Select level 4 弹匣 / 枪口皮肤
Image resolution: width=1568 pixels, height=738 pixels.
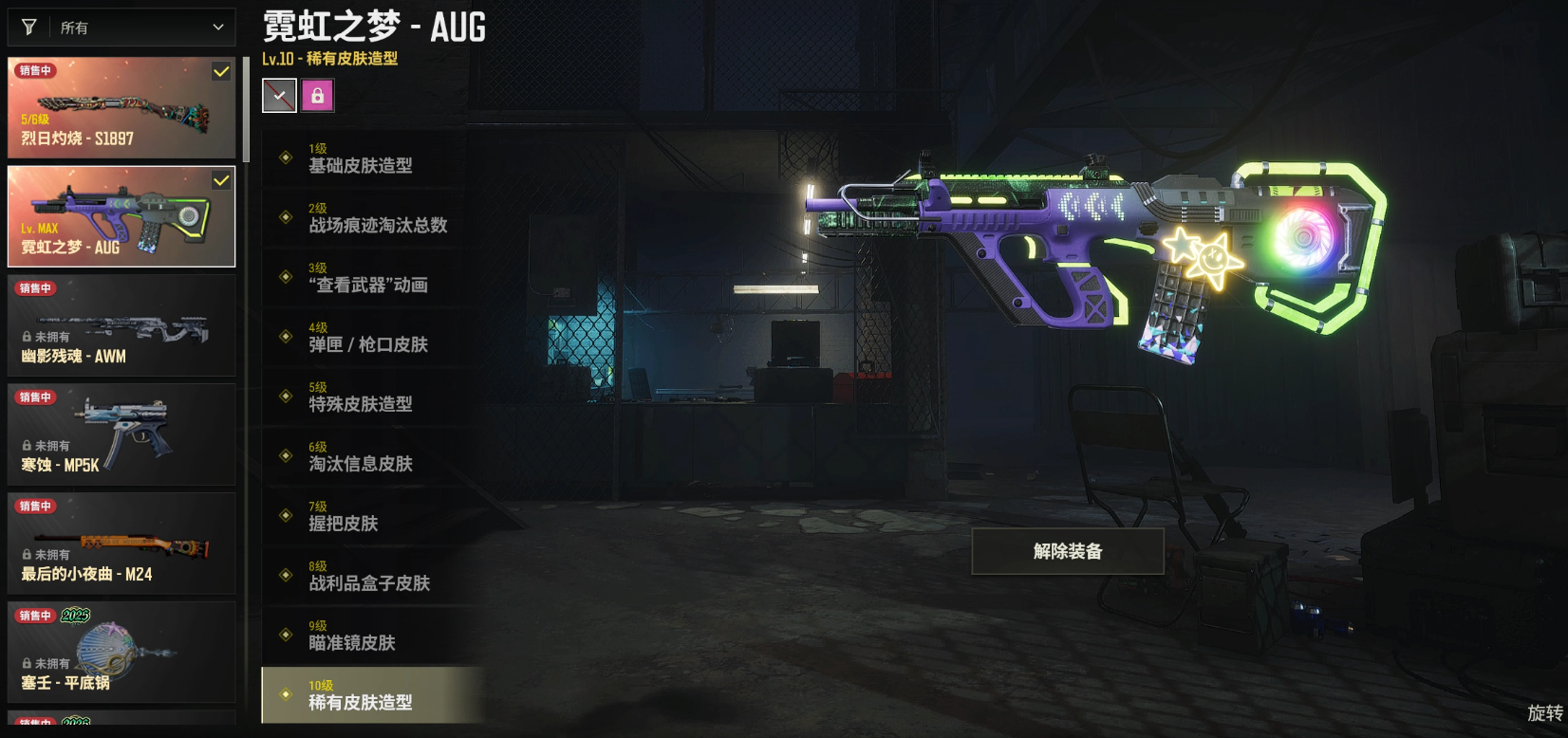click(370, 338)
